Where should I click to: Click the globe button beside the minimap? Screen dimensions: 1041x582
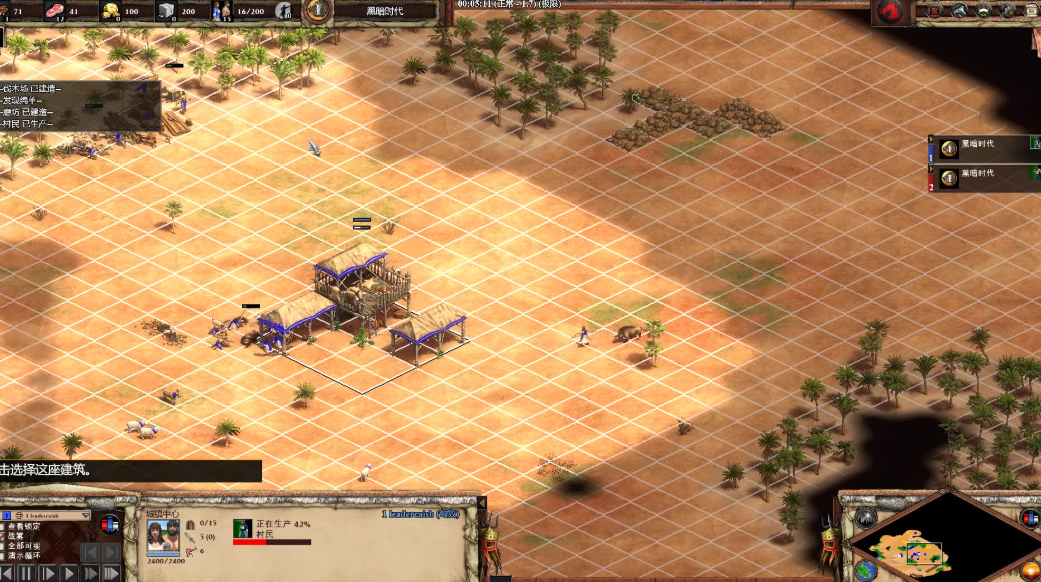tap(866, 570)
